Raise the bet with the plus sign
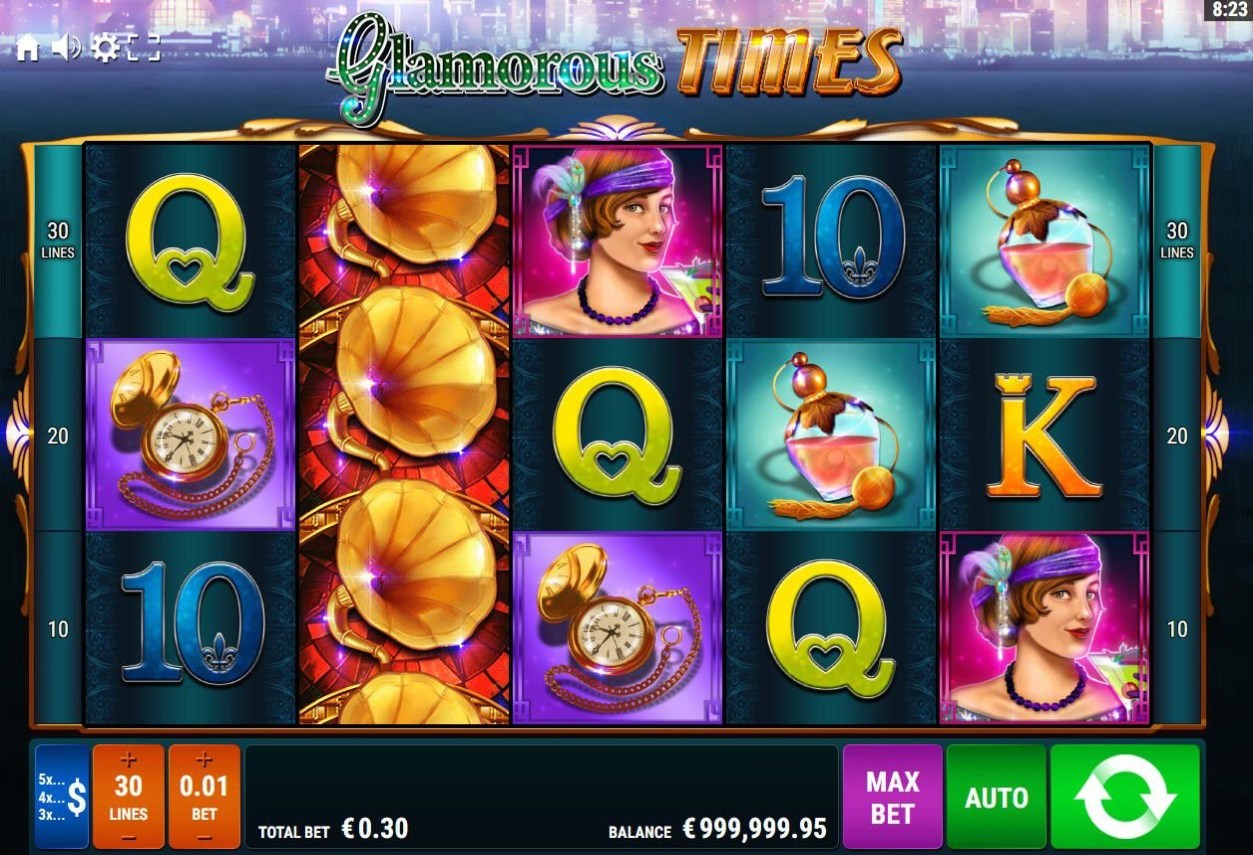Image resolution: width=1253 pixels, height=855 pixels. [204, 760]
